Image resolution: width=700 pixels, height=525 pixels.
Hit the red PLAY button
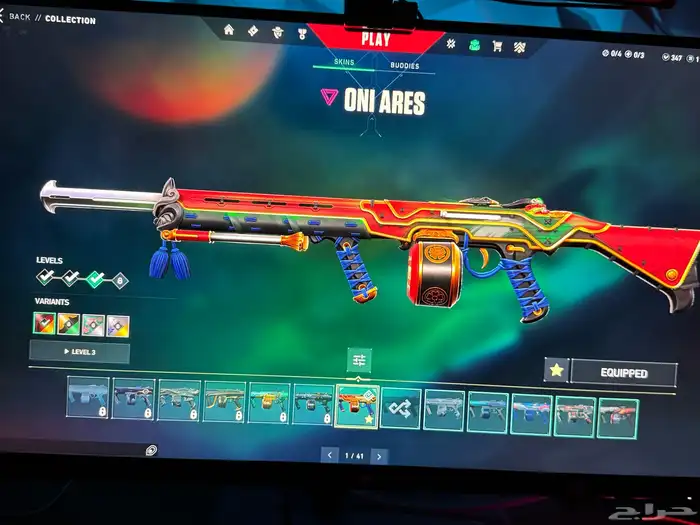[375, 40]
